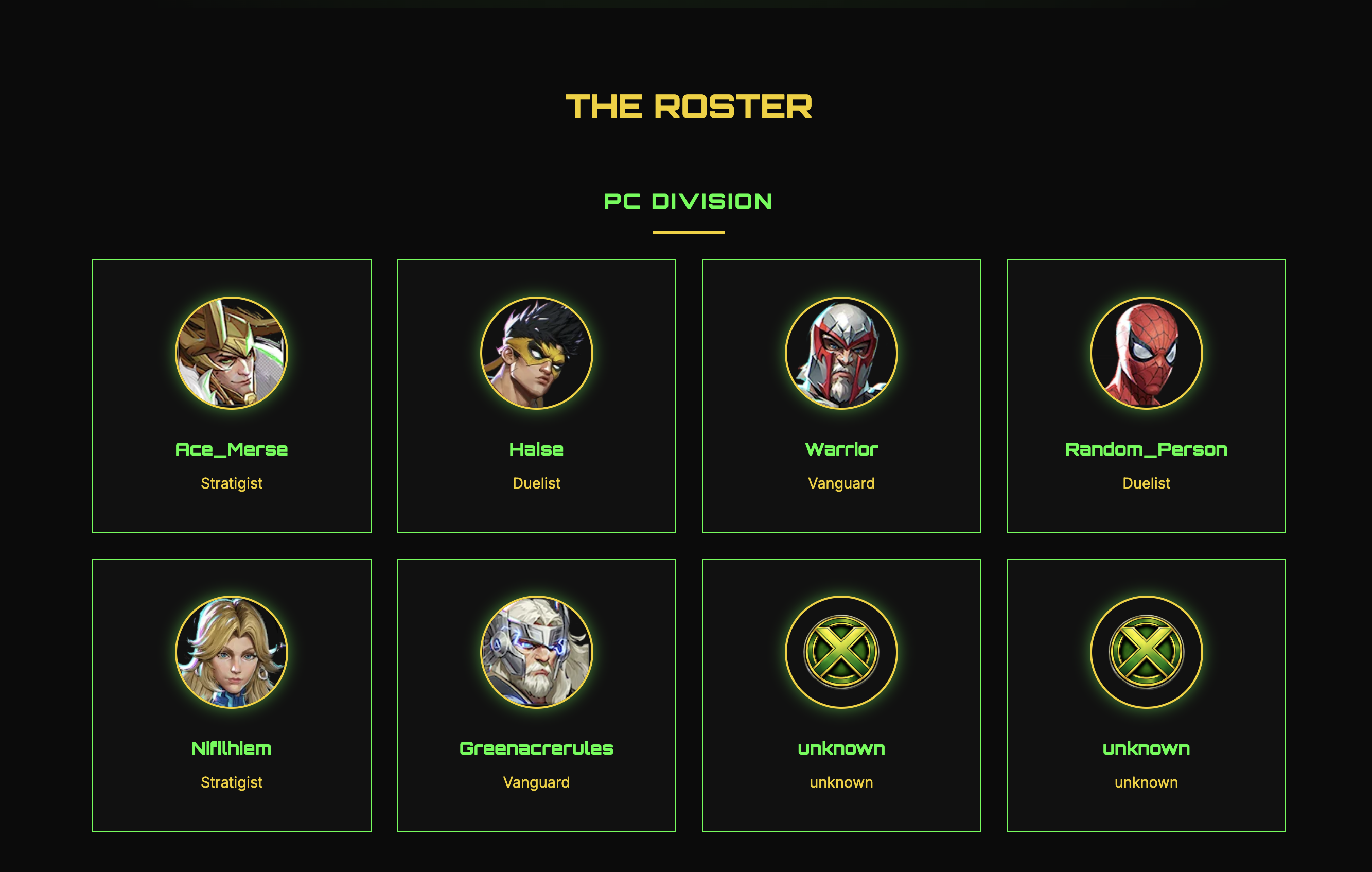The height and width of the screenshot is (872, 1372).
Task: Open Haise's player name link
Action: (x=536, y=449)
